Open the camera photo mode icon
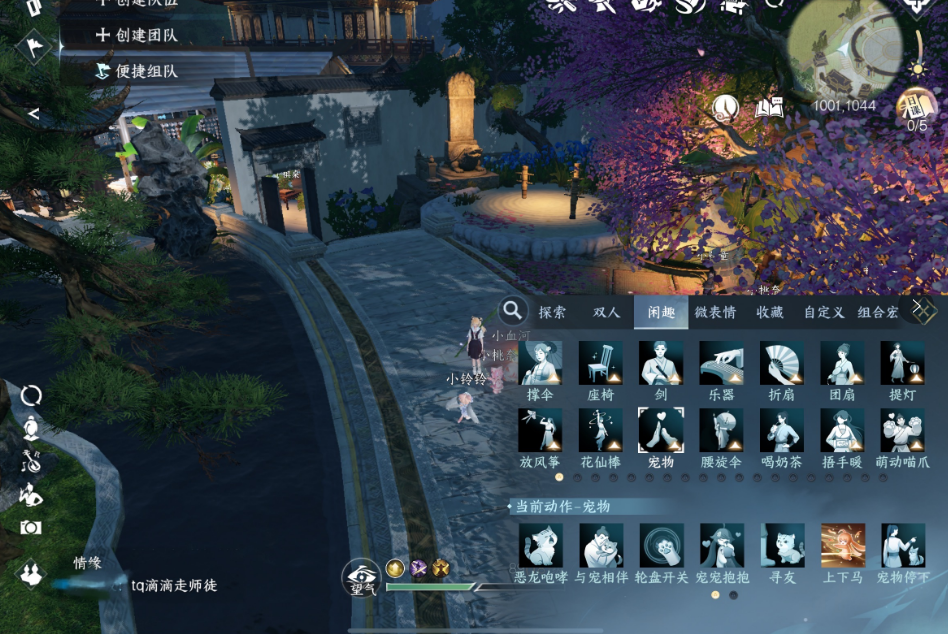This screenshot has width=948, height=634. click(x=31, y=527)
